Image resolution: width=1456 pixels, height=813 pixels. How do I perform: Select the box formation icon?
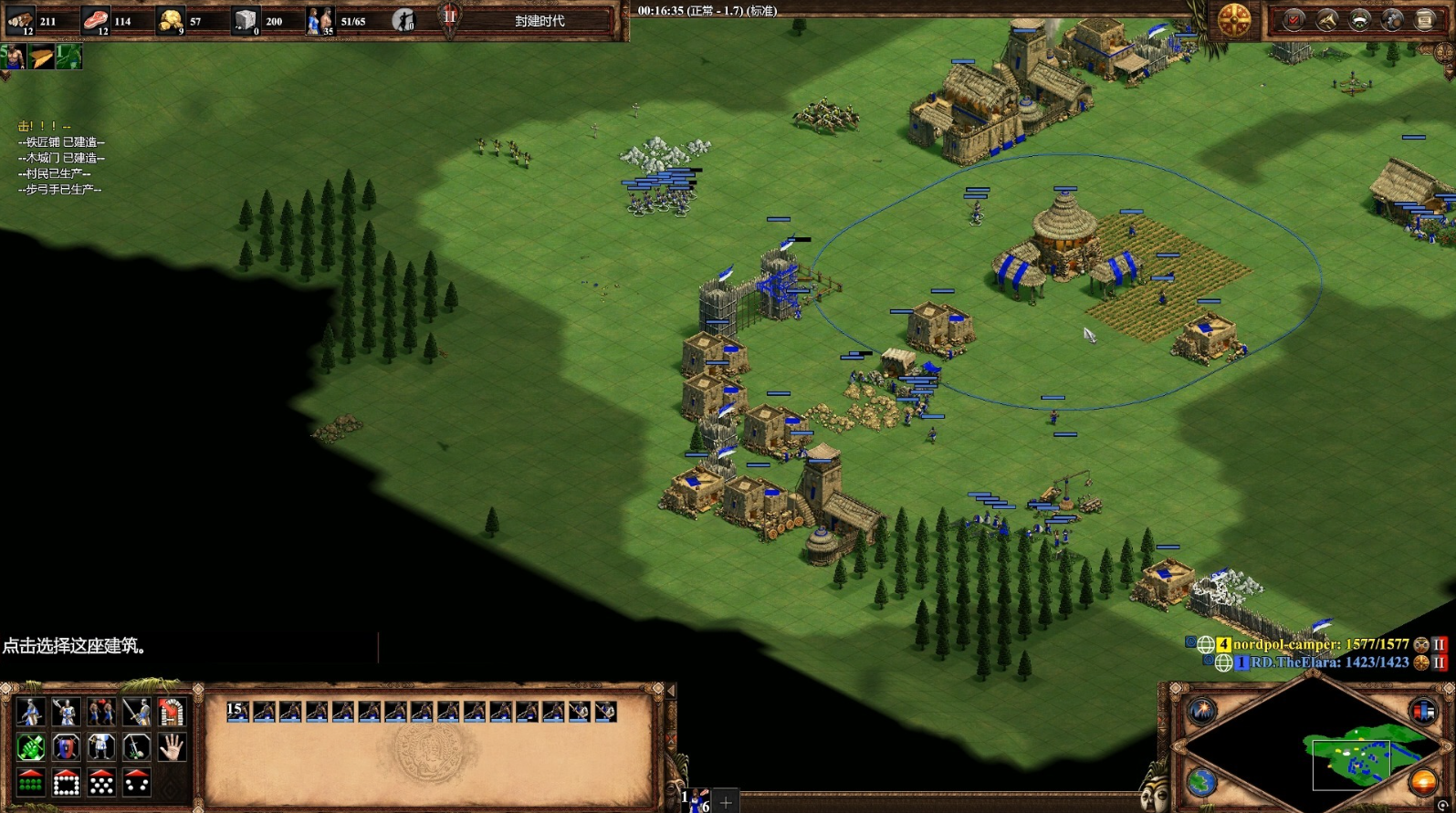66,783
